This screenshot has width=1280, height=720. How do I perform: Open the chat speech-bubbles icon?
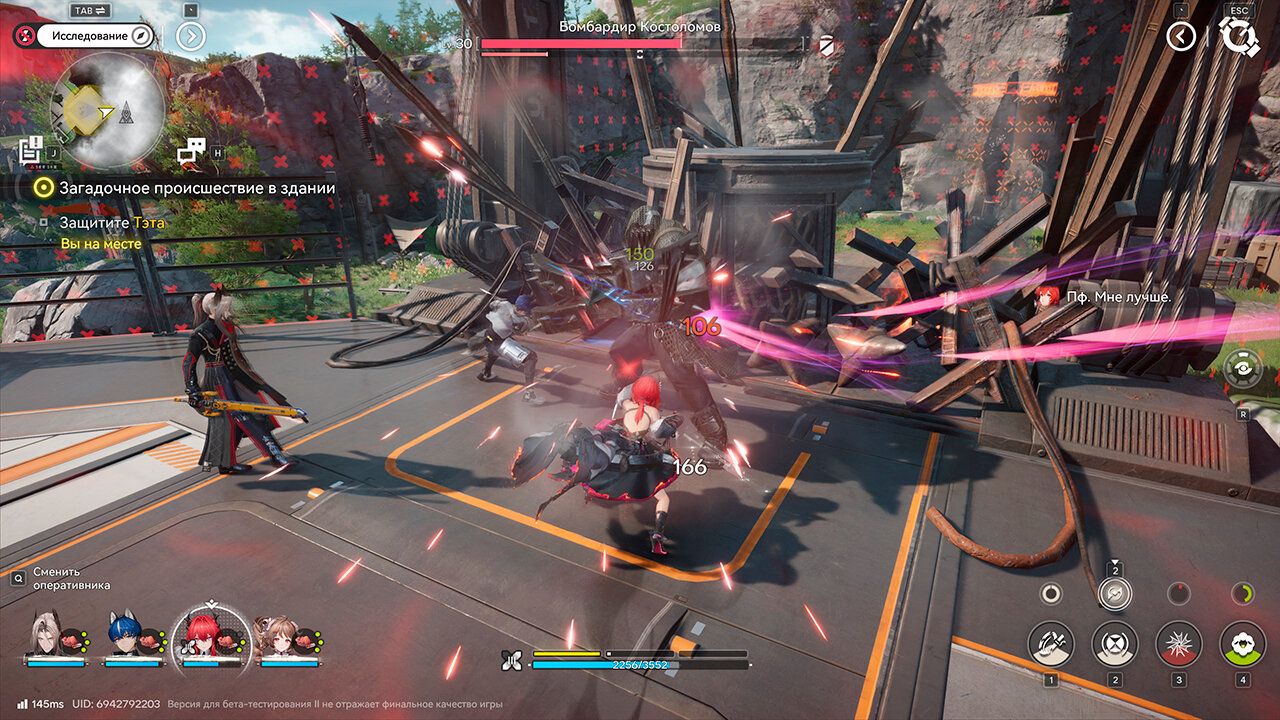191,151
